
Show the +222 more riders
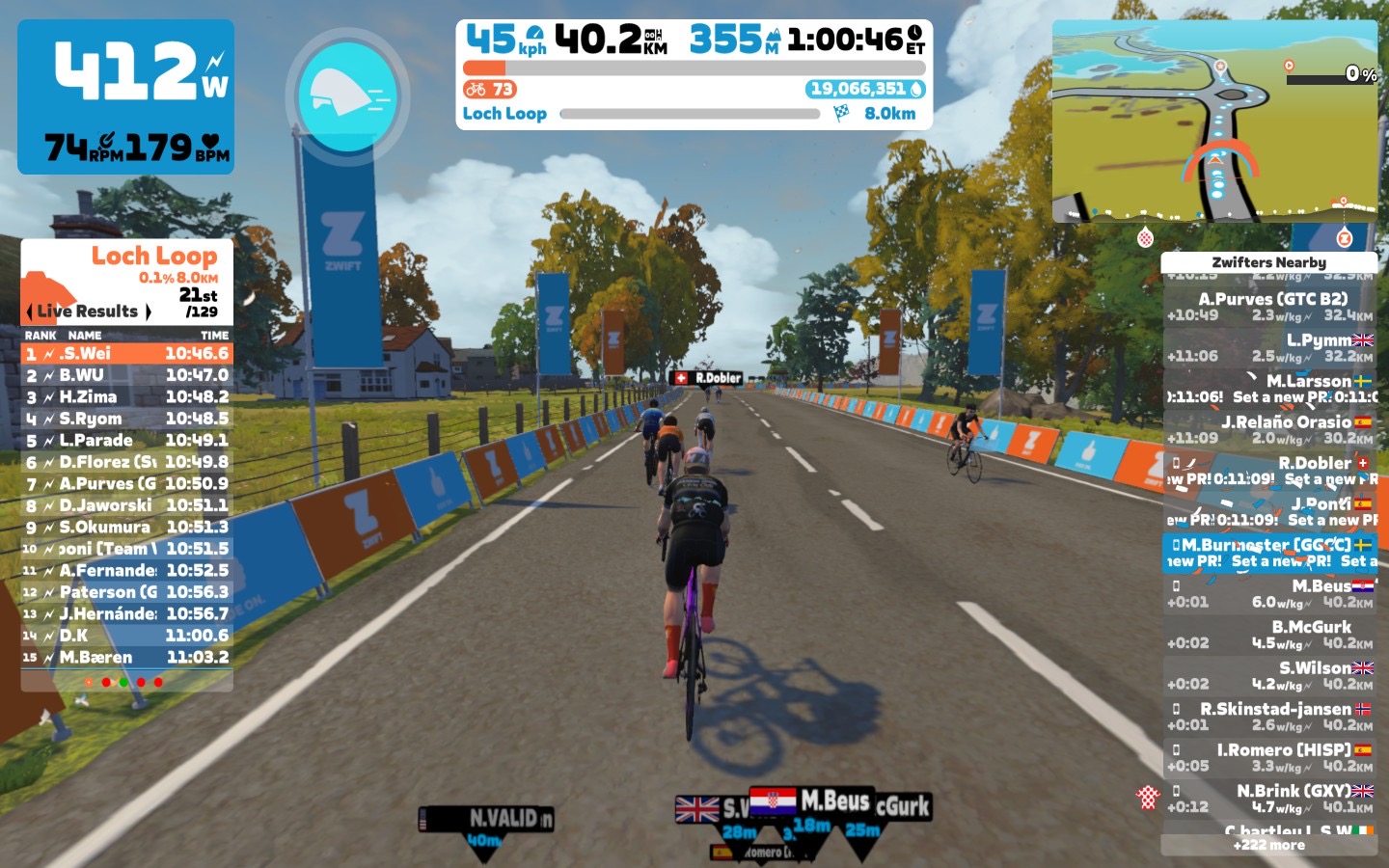(x=1268, y=845)
